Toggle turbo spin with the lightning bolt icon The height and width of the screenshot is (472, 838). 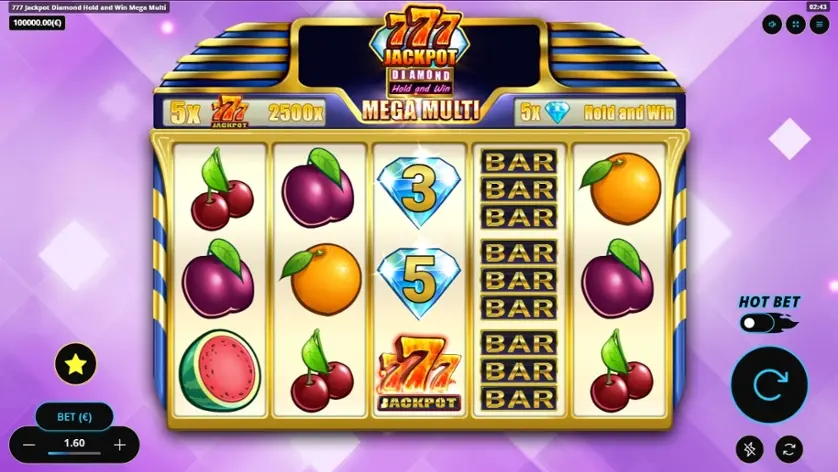(x=750, y=449)
